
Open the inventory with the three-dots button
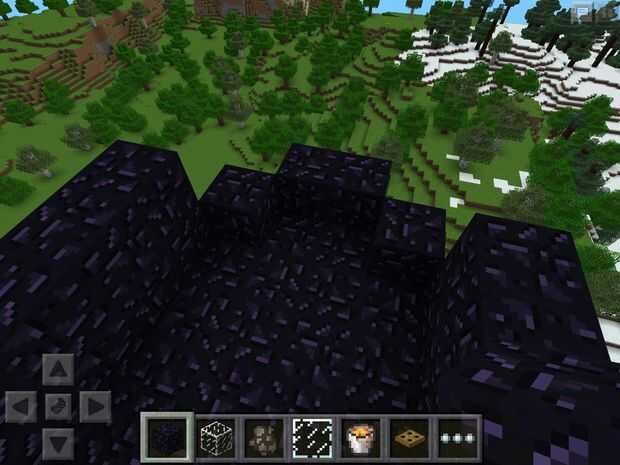coord(456,437)
